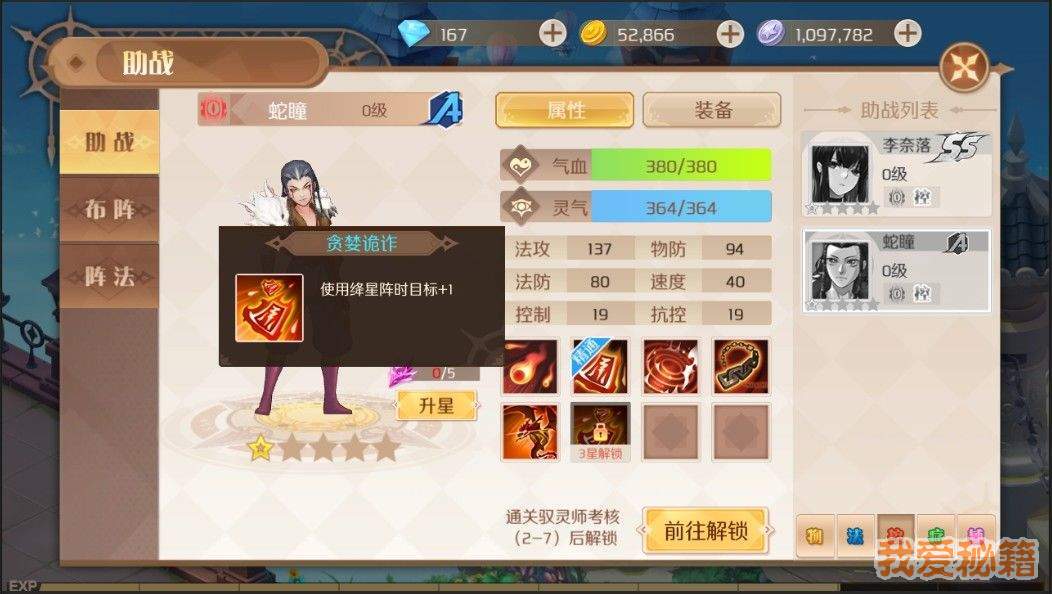The image size is (1052, 594).
Task: Add gold coins with the plus button
Action: [x=730, y=33]
